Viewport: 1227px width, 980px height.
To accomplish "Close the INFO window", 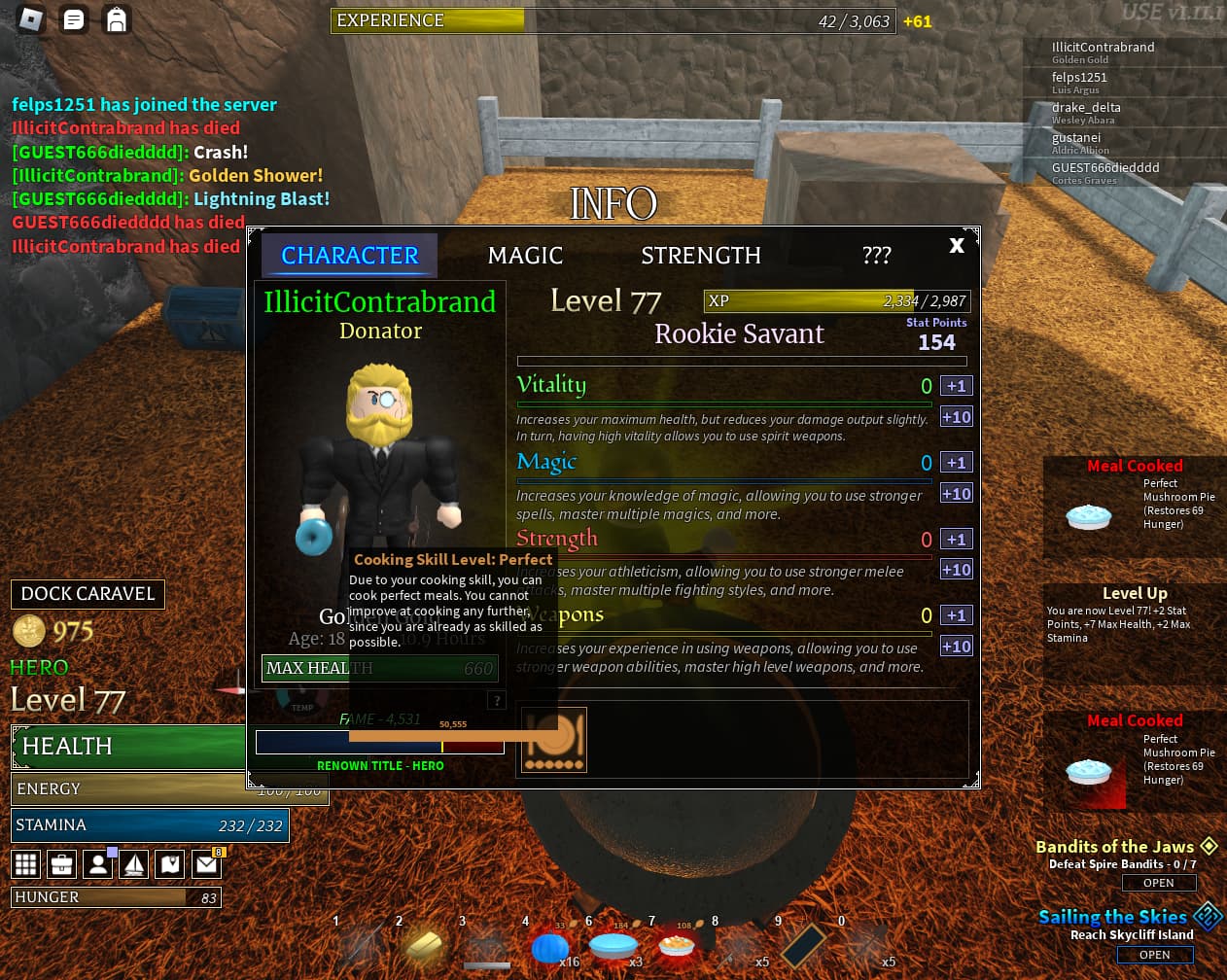I will coord(957,246).
